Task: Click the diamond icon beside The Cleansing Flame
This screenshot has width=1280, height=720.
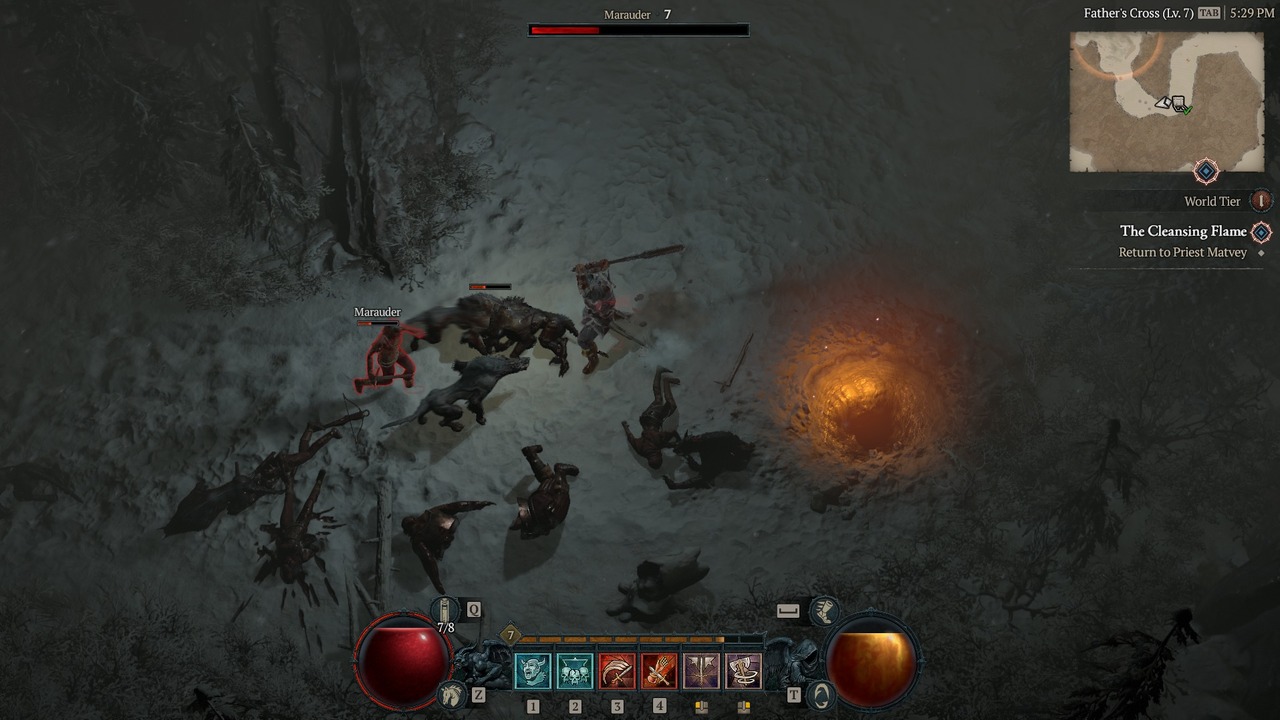Action: [x=1260, y=232]
